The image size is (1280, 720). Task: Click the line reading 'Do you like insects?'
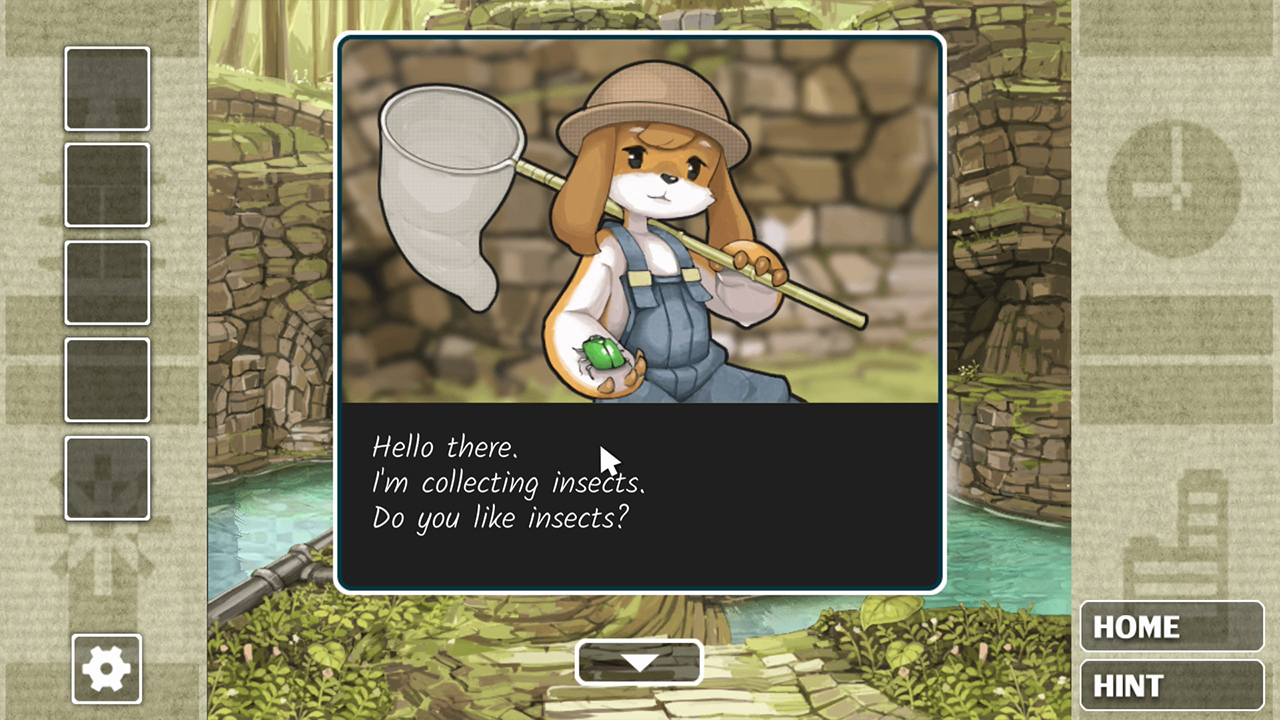500,517
